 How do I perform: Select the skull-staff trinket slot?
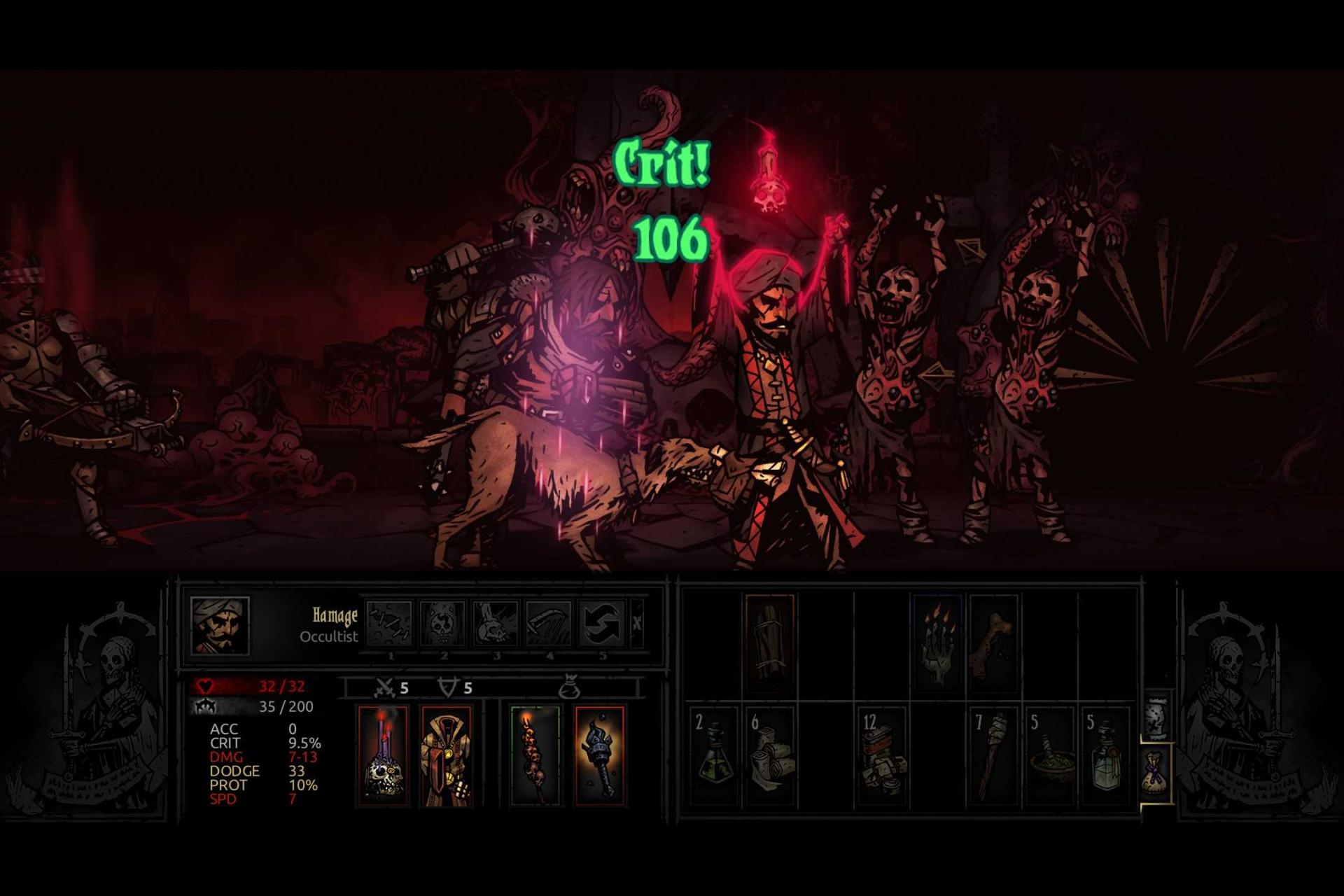pyautogui.click(x=535, y=756)
